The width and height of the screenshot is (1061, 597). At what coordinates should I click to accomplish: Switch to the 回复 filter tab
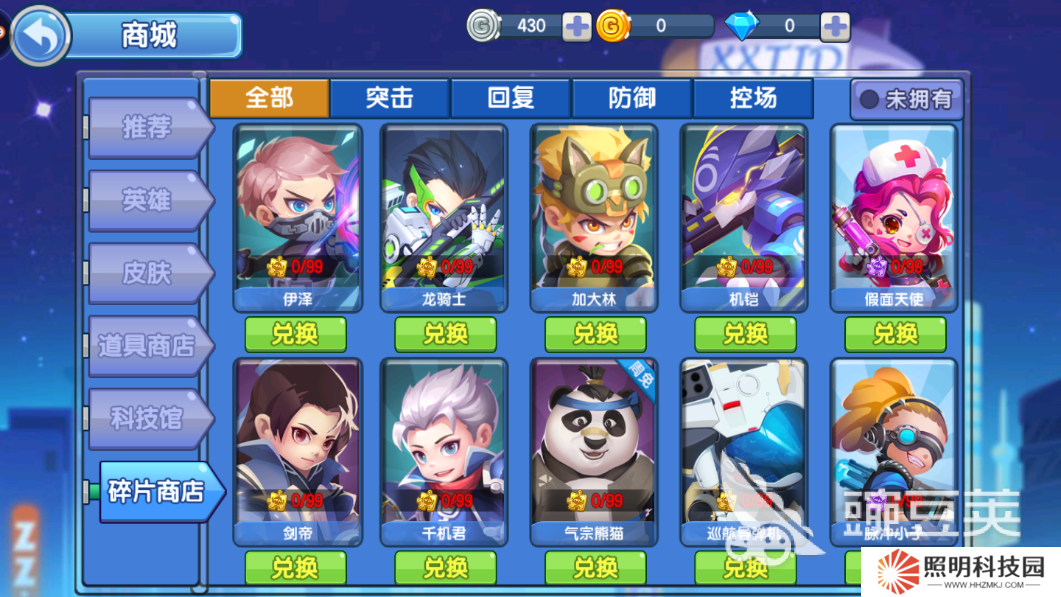[511, 98]
